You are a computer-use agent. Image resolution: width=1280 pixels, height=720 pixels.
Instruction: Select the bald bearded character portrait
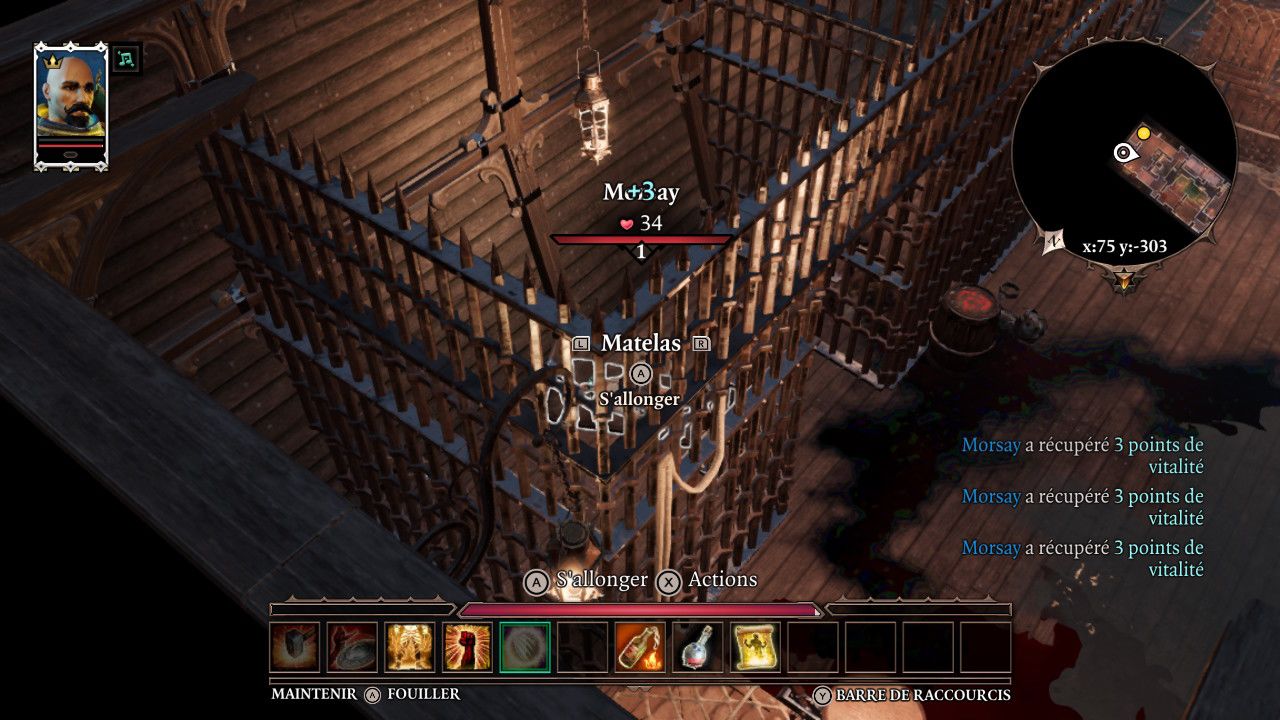click(71, 103)
